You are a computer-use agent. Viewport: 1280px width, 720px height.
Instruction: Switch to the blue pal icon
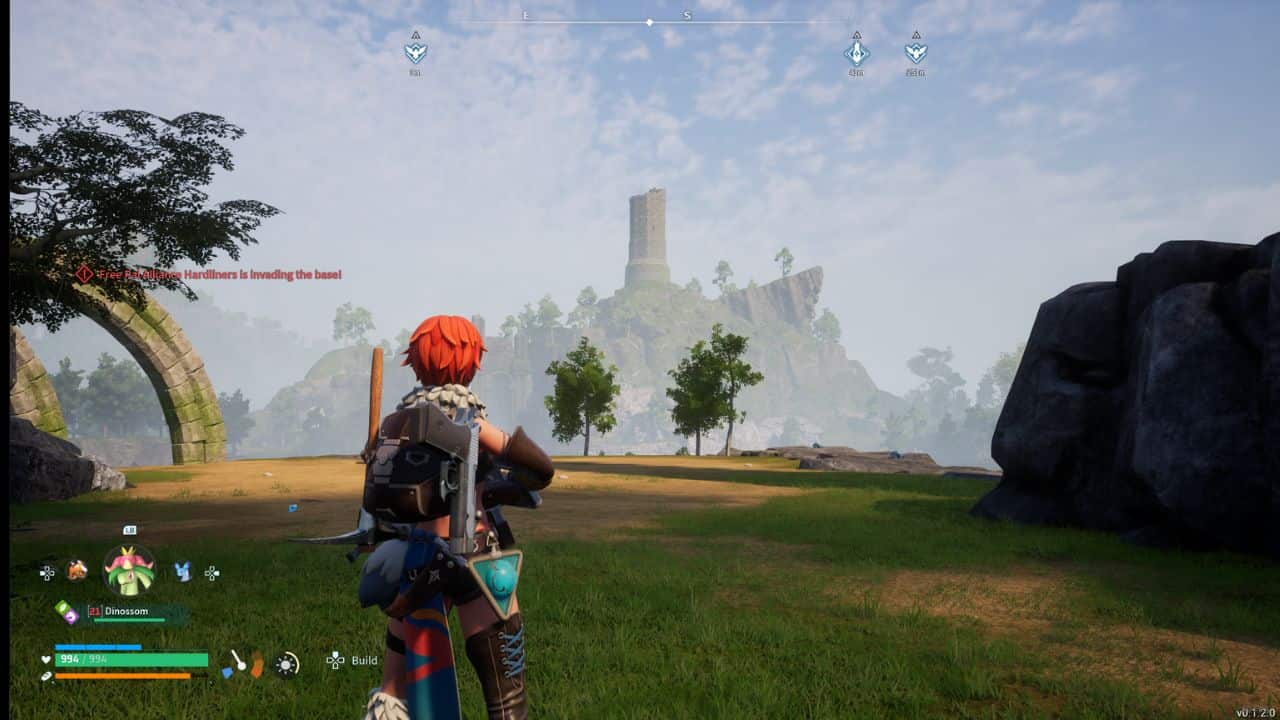183,571
